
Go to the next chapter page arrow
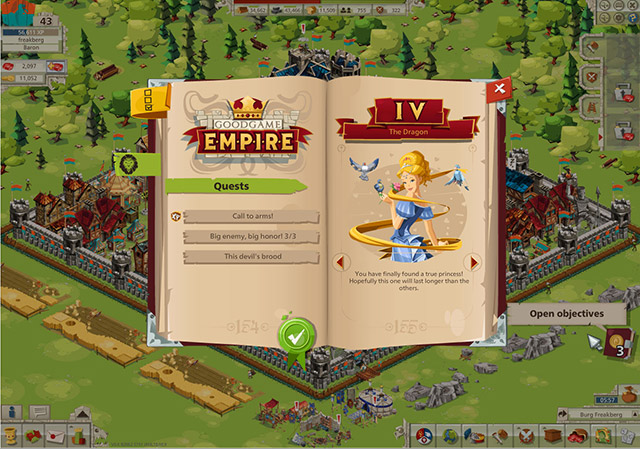[x=474, y=262]
